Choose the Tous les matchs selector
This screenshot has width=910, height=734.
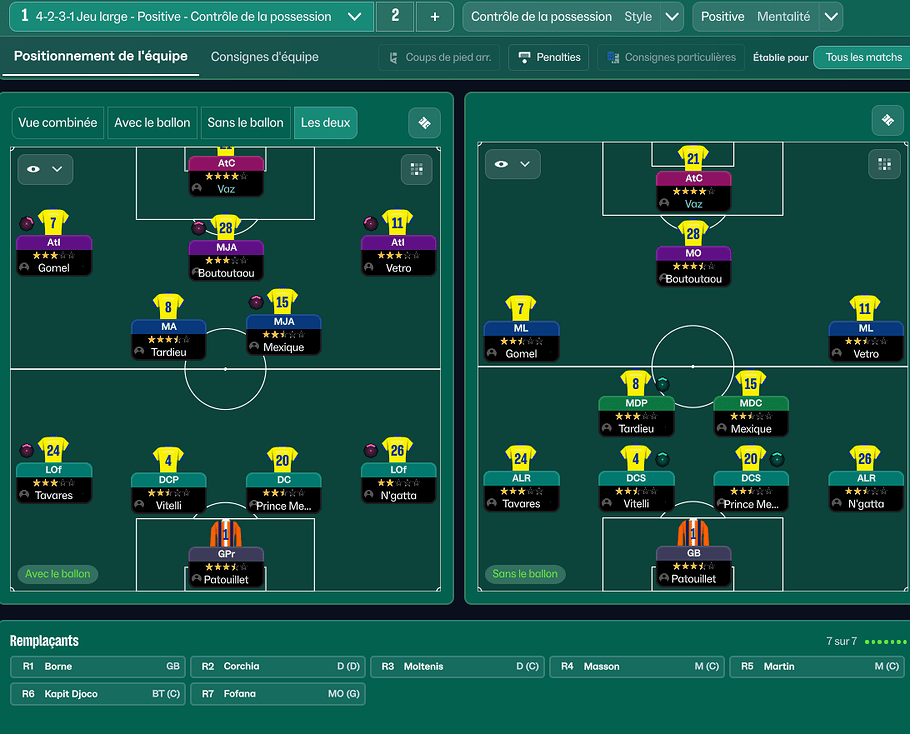coord(863,57)
